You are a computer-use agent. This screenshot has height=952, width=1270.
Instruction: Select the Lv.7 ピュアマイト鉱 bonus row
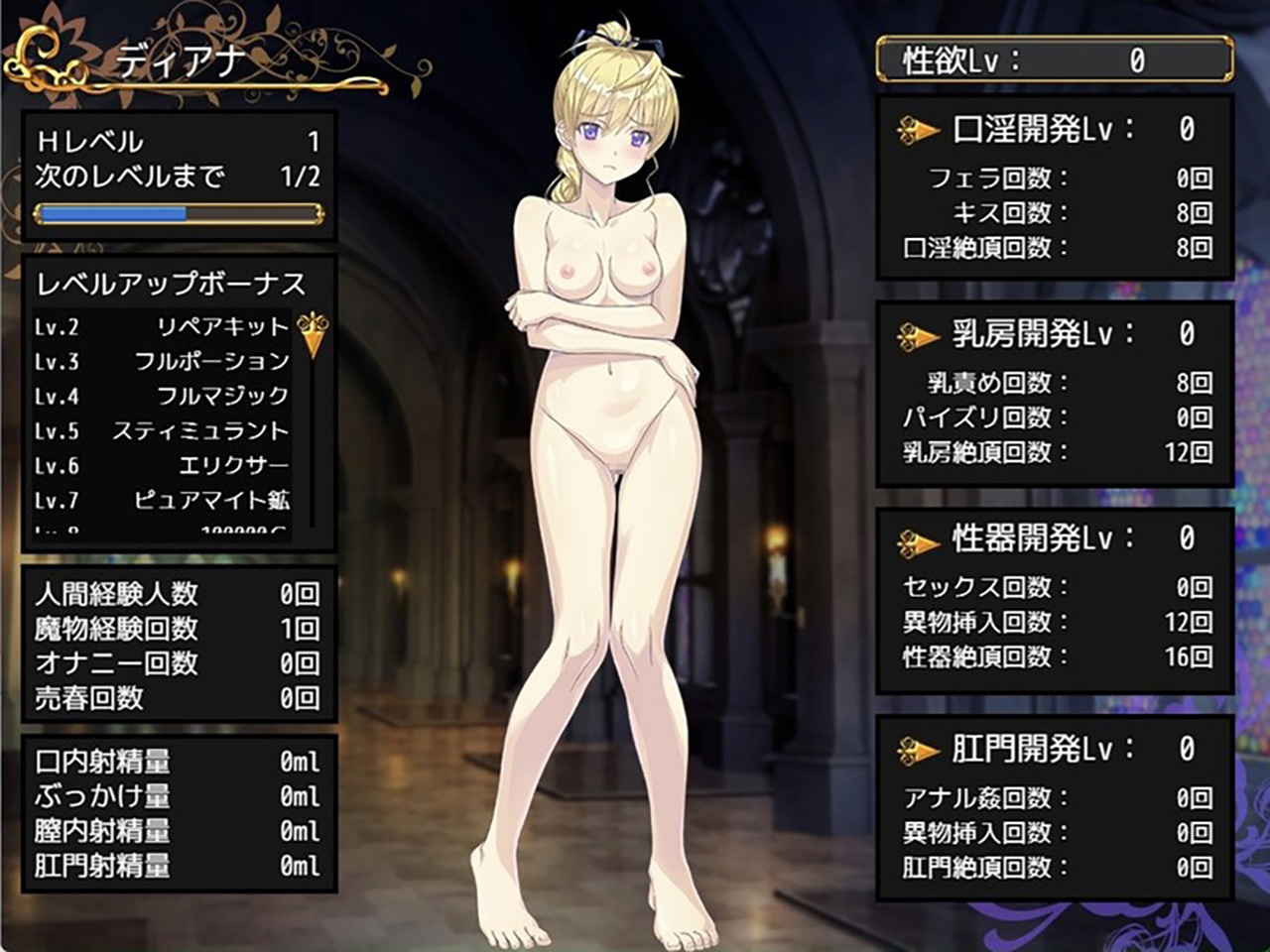tap(162, 501)
